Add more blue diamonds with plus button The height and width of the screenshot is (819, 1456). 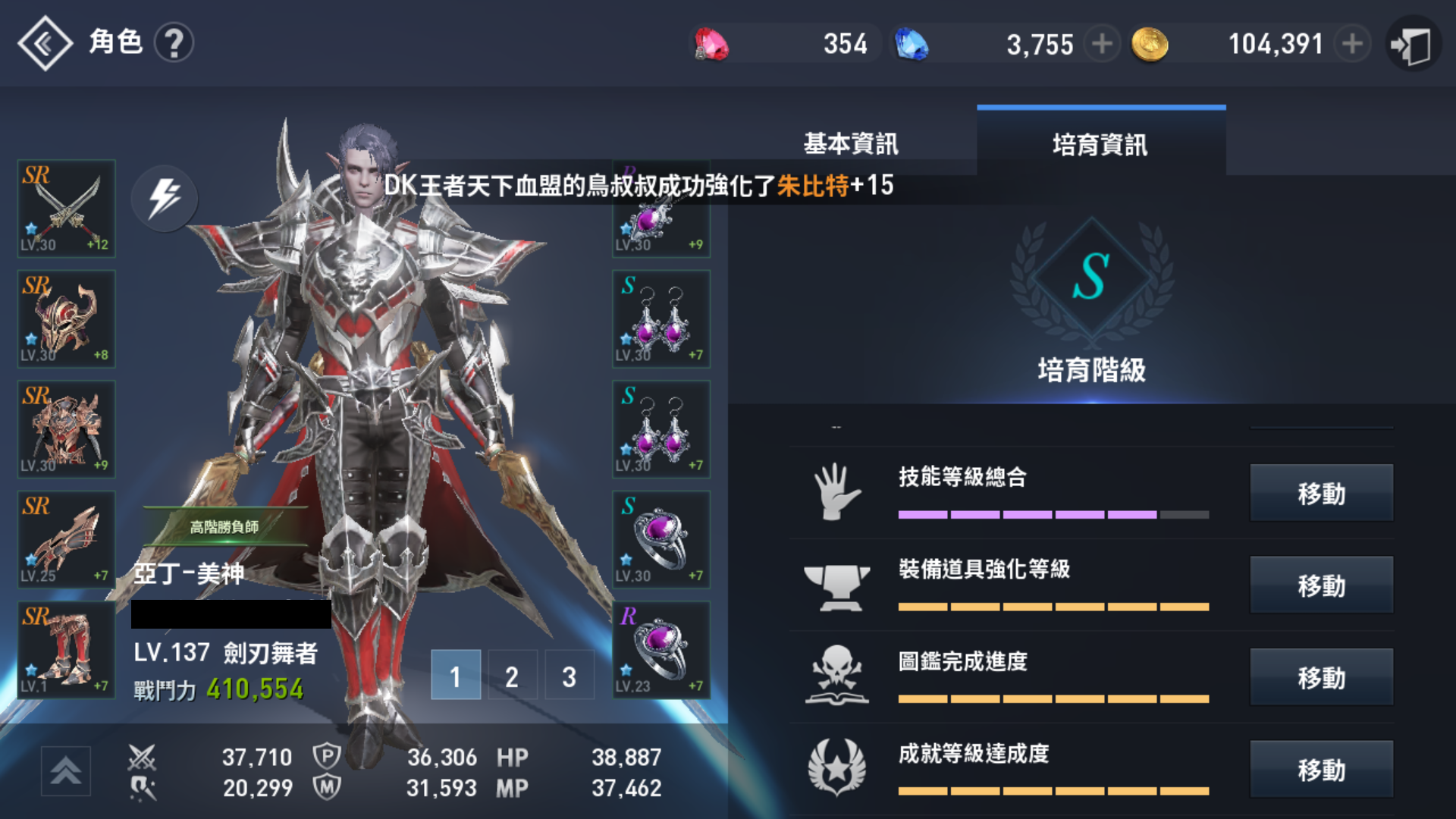(x=1102, y=44)
